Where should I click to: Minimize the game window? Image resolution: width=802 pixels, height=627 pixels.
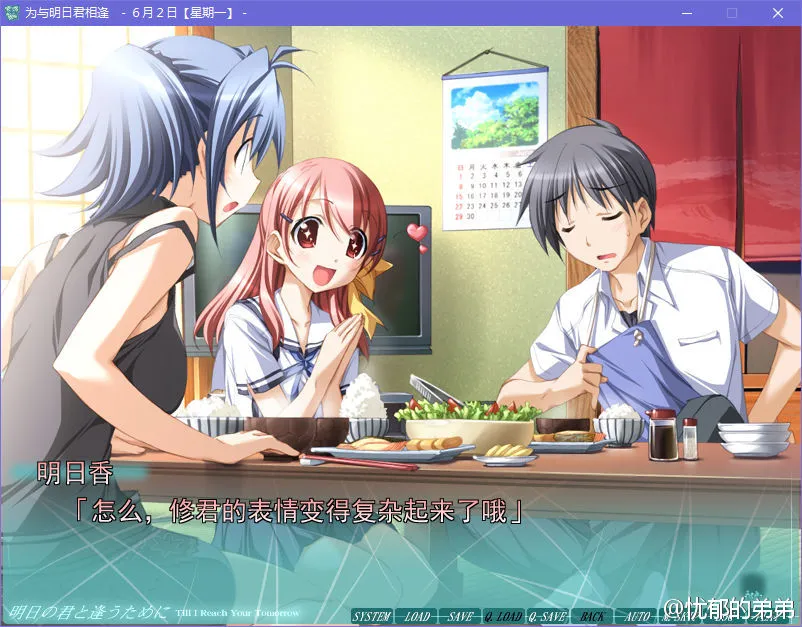coord(686,13)
